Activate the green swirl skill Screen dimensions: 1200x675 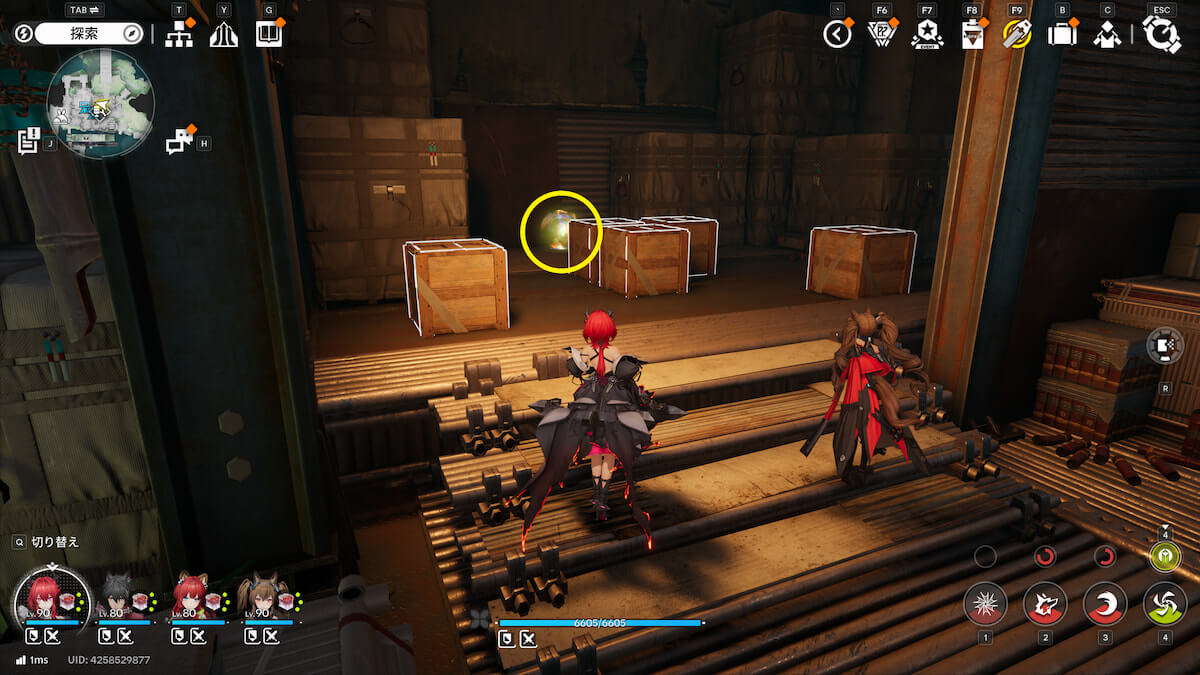[x=1165, y=604]
